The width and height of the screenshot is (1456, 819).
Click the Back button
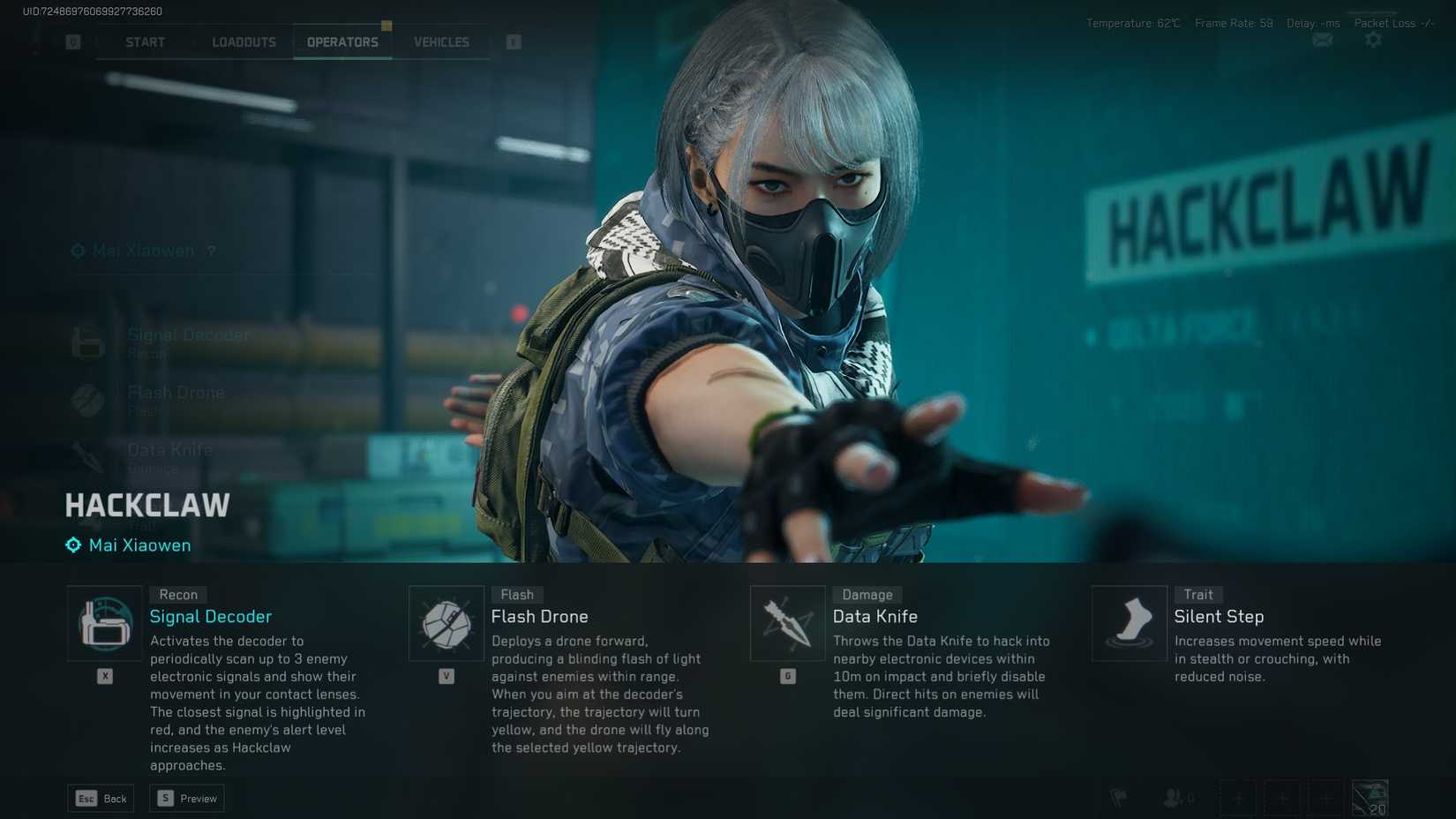tap(100, 798)
